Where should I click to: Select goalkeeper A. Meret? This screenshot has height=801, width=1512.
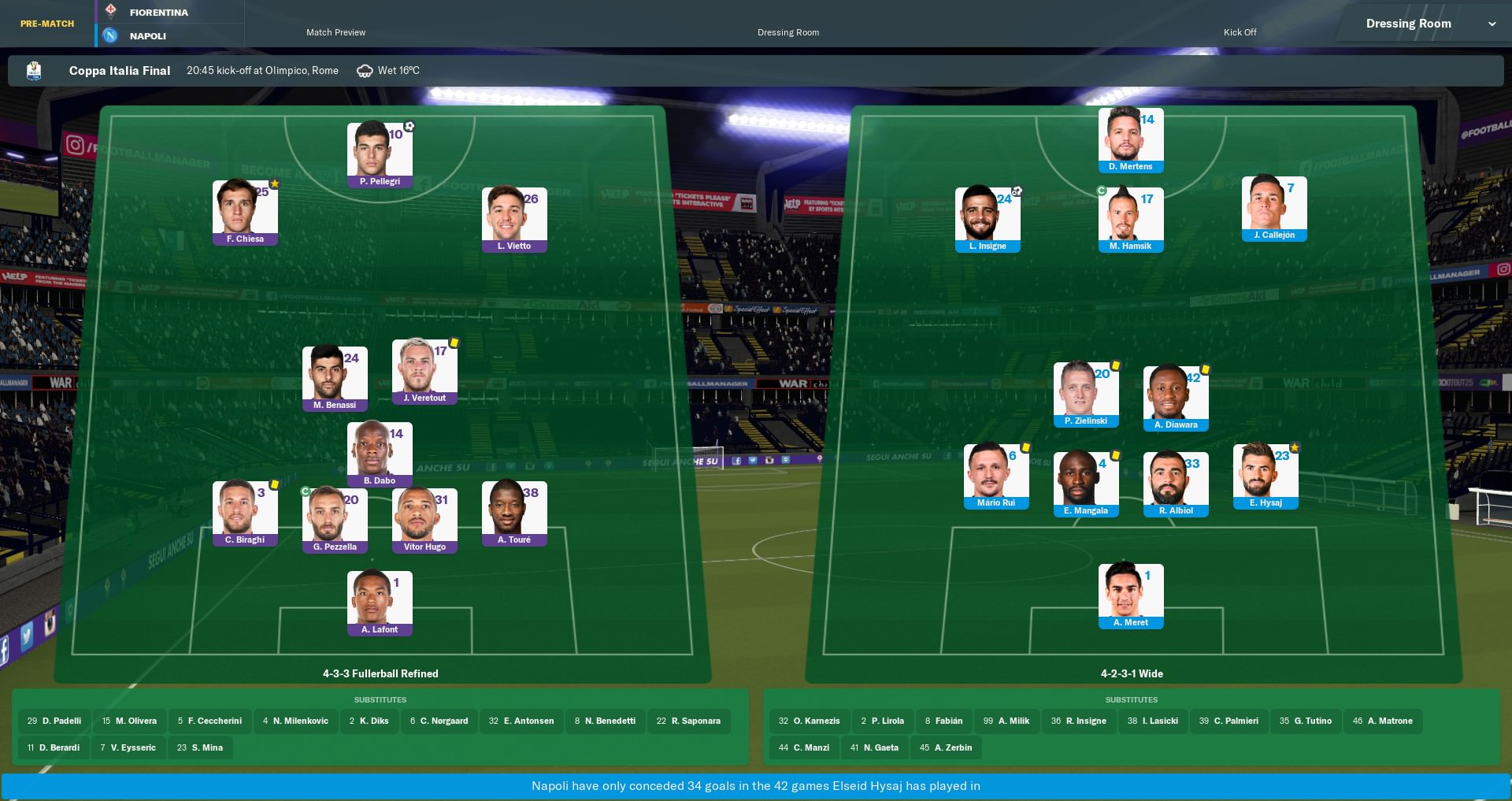[1130, 595]
